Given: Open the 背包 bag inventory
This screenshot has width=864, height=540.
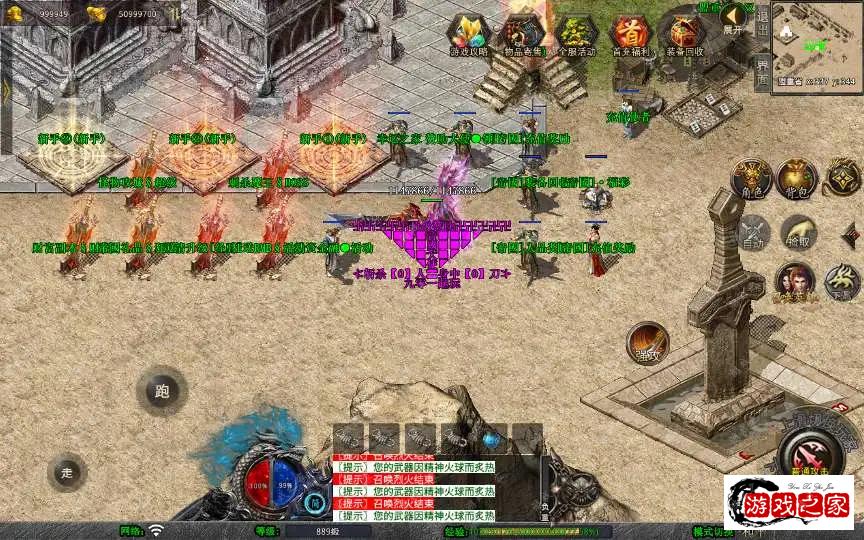Looking at the screenshot, I should click(x=799, y=178).
